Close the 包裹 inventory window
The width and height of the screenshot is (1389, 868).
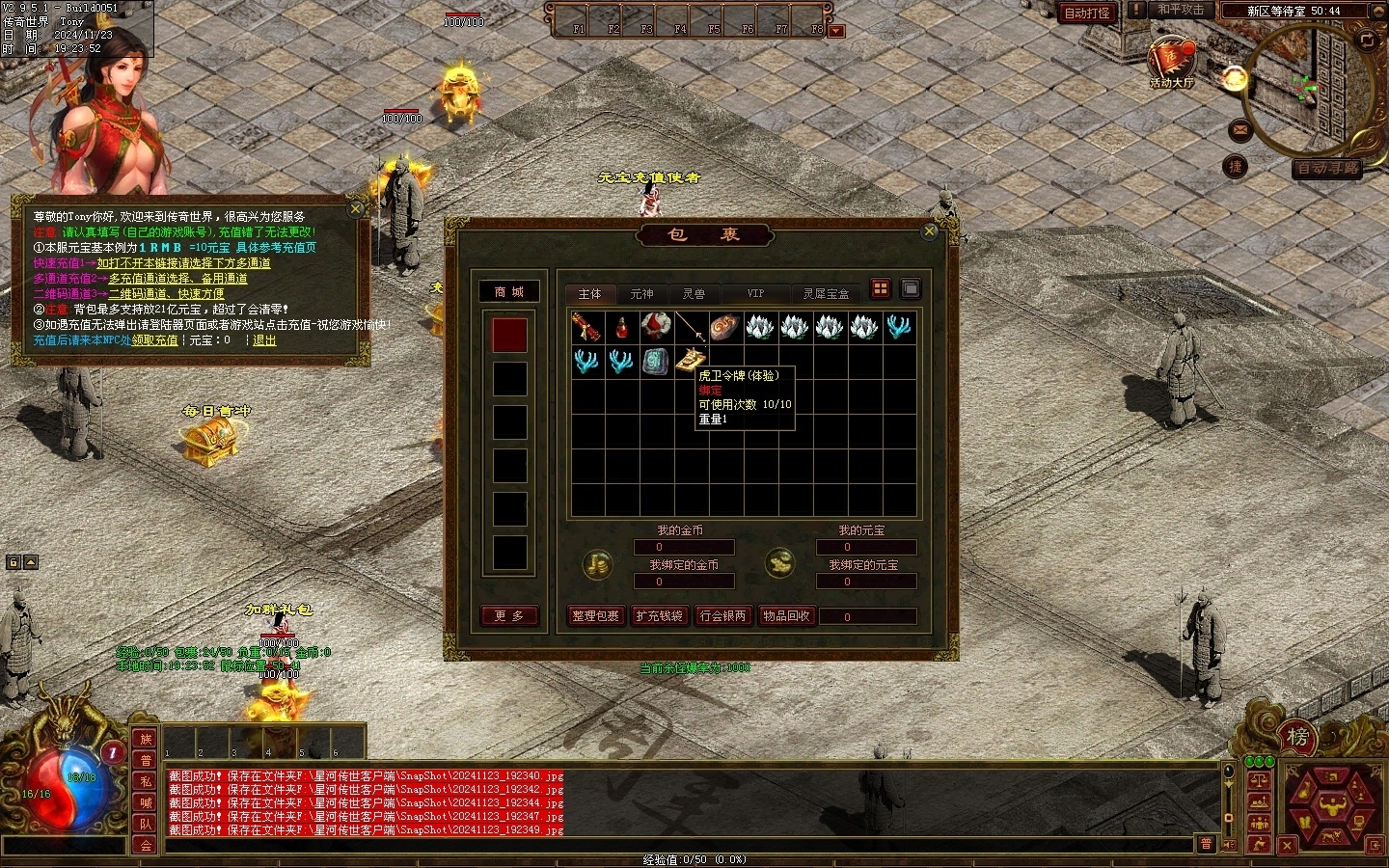(929, 231)
